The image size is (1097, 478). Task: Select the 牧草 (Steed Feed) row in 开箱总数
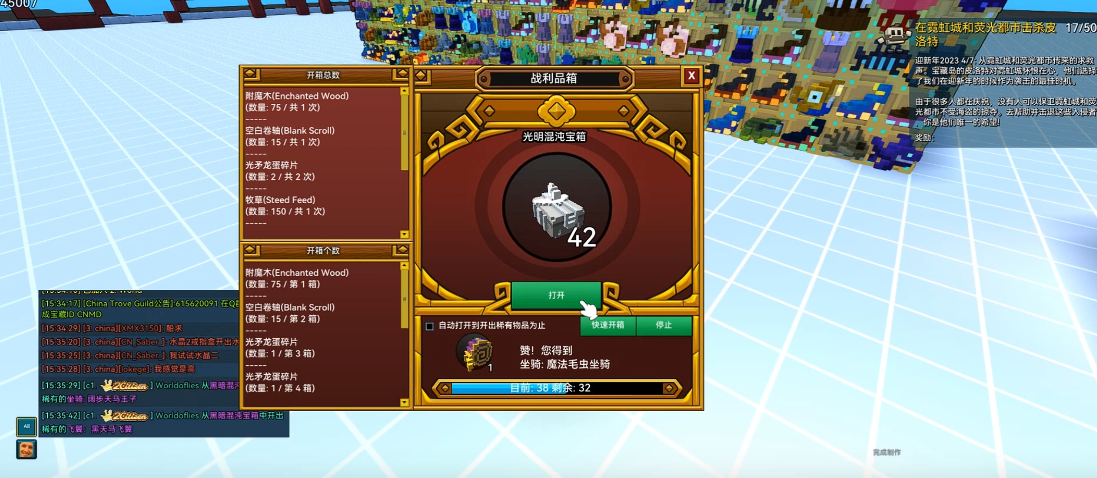click(x=320, y=205)
